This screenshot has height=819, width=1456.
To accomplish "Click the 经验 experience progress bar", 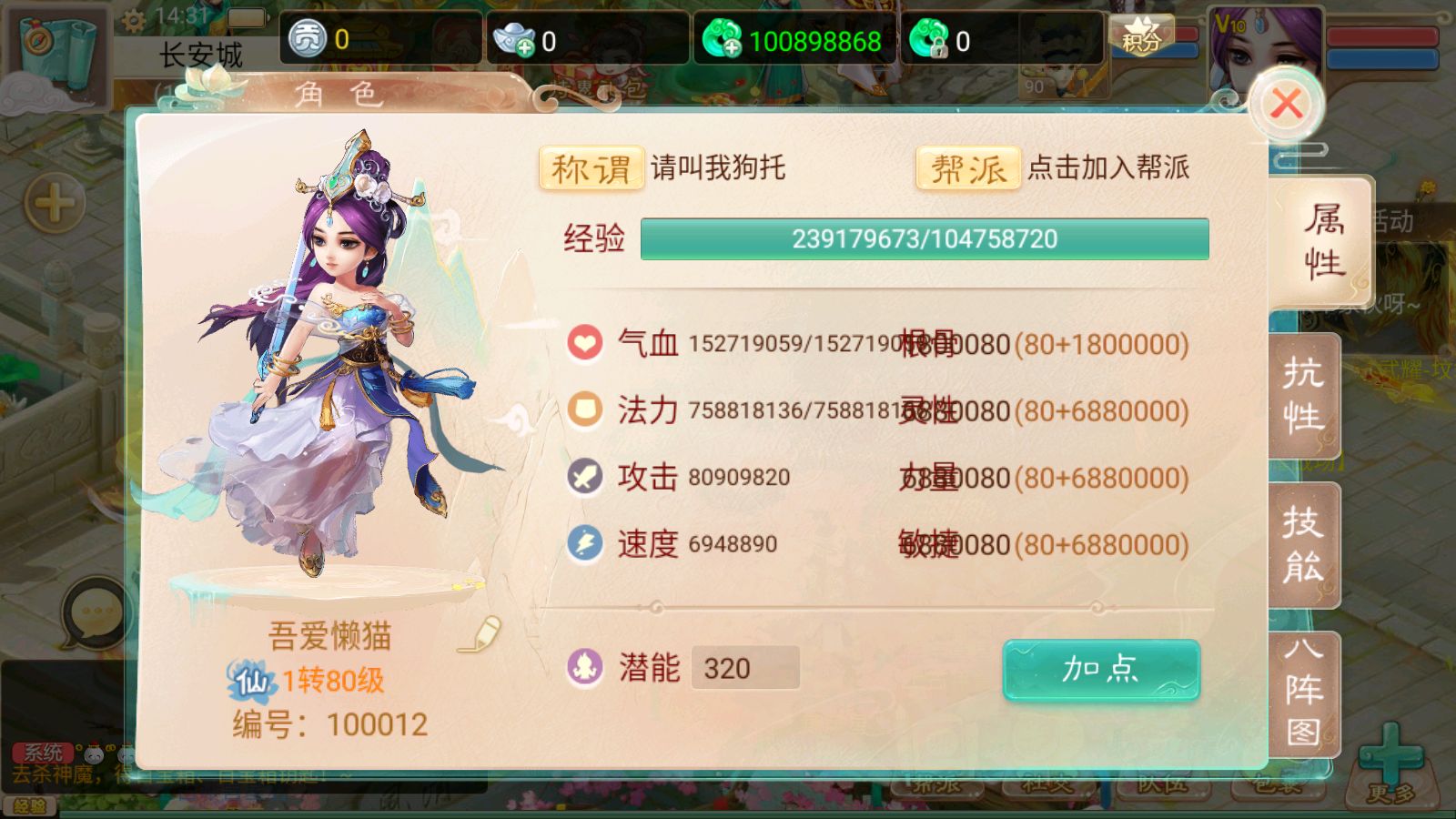I will click(925, 239).
